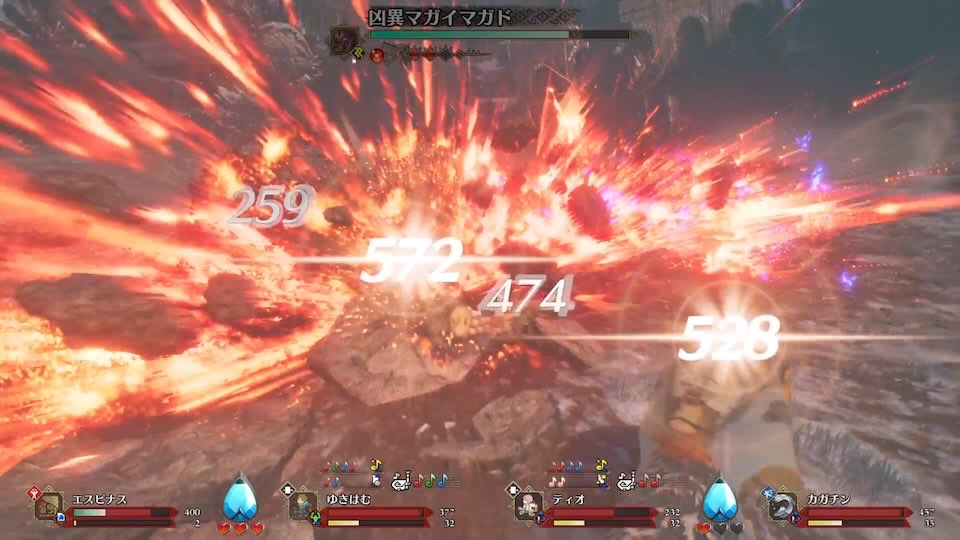Choose ゆきはむ's character portrait
The width and height of the screenshot is (960, 540).
point(303,506)
